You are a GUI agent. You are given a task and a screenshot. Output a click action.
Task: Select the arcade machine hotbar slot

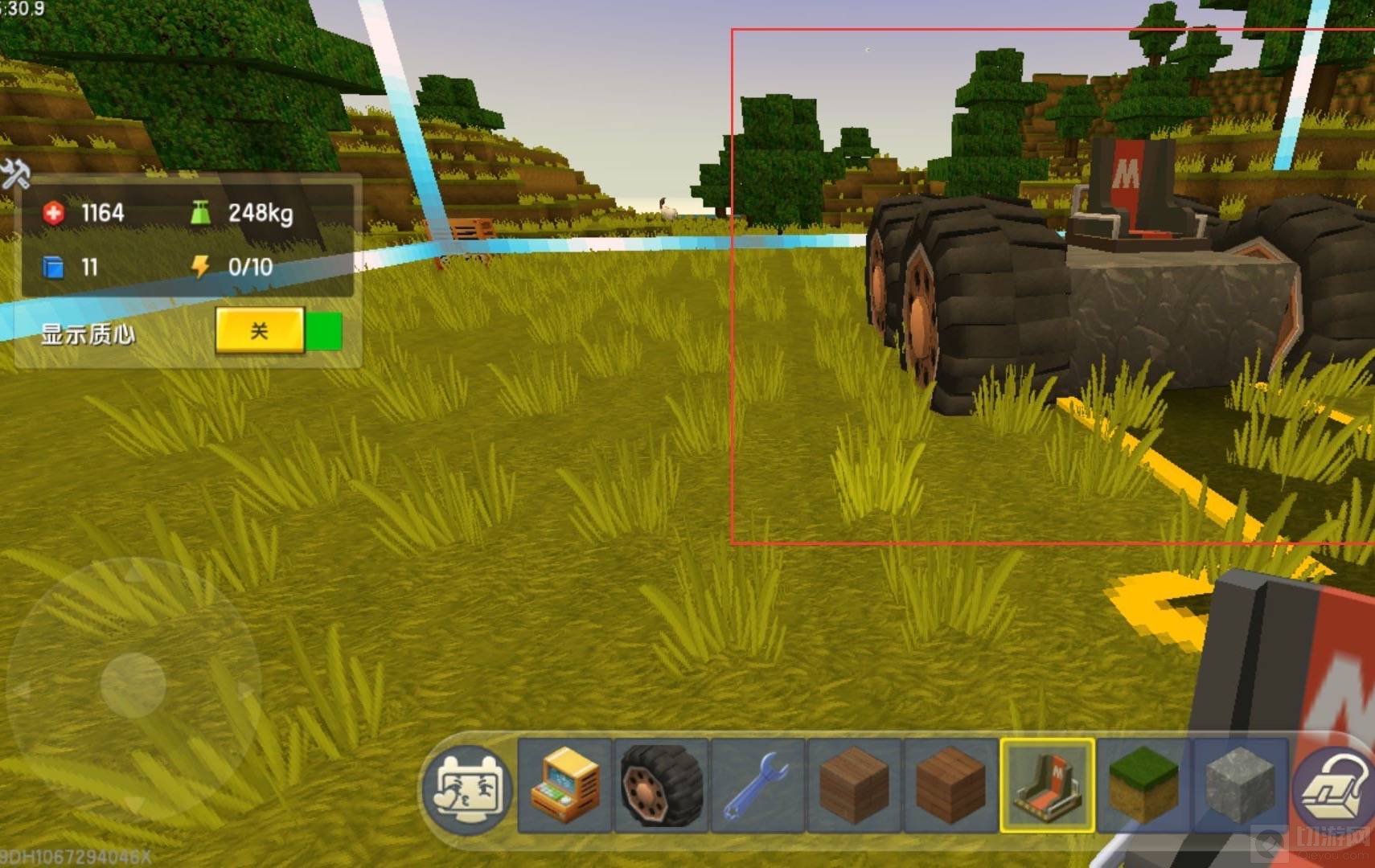[x=565, y=785]
